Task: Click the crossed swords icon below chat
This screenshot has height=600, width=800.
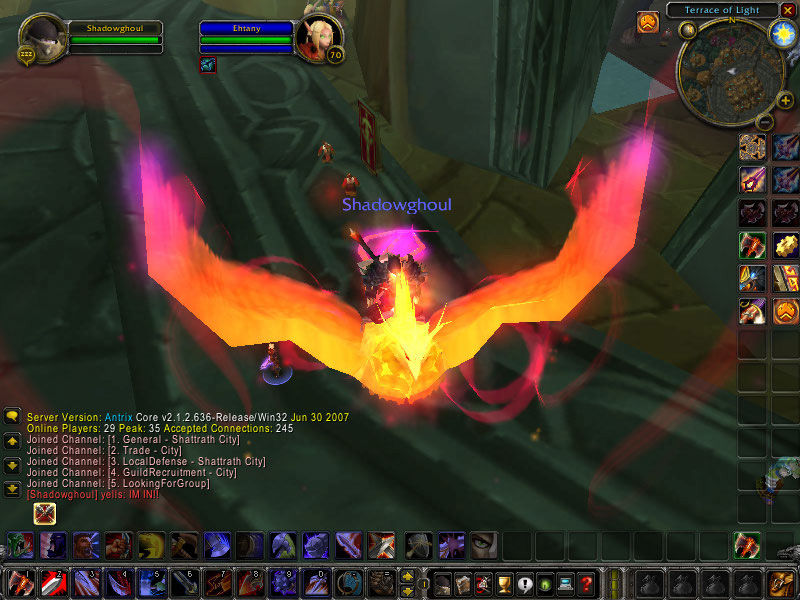Action: pyautogui.click(x=45, y=514)
